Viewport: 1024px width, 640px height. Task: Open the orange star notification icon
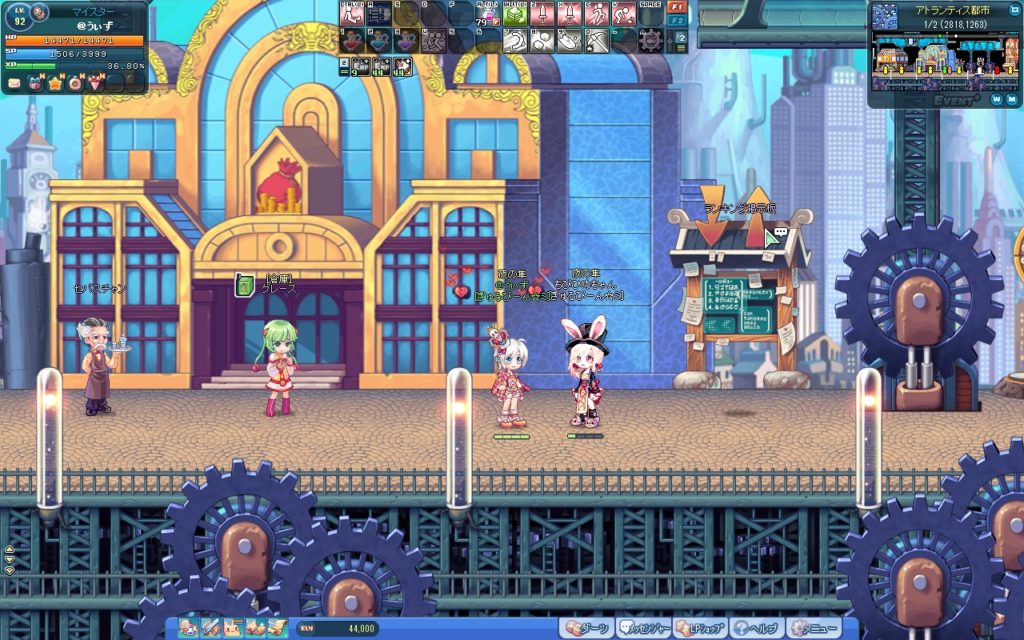click(55, 84)
